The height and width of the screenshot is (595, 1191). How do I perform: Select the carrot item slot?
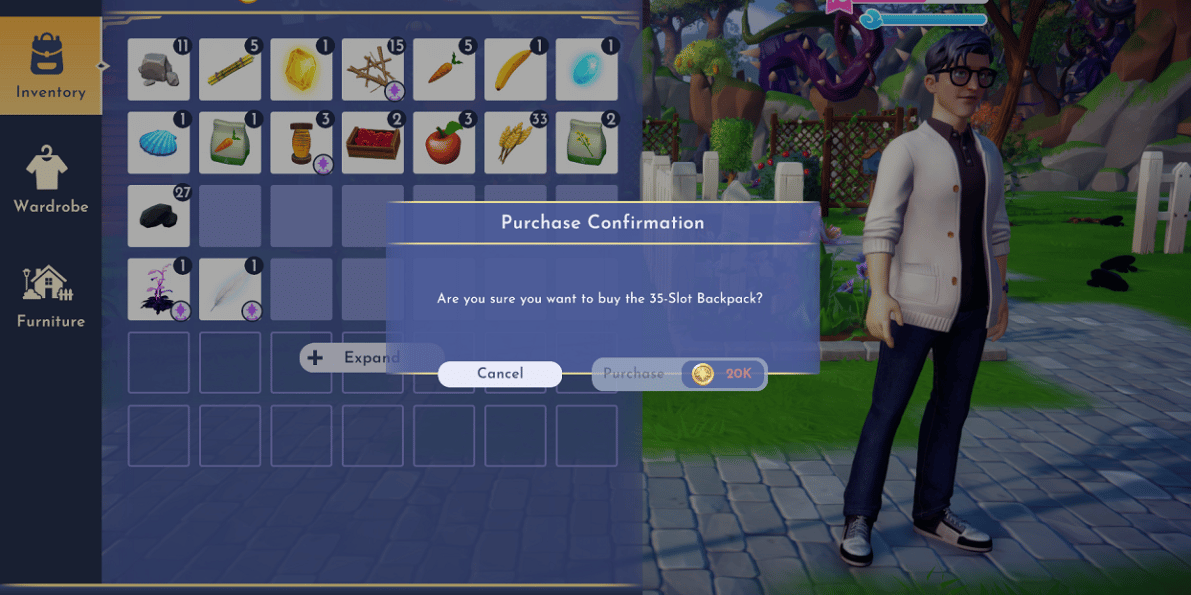click(444, 70)
